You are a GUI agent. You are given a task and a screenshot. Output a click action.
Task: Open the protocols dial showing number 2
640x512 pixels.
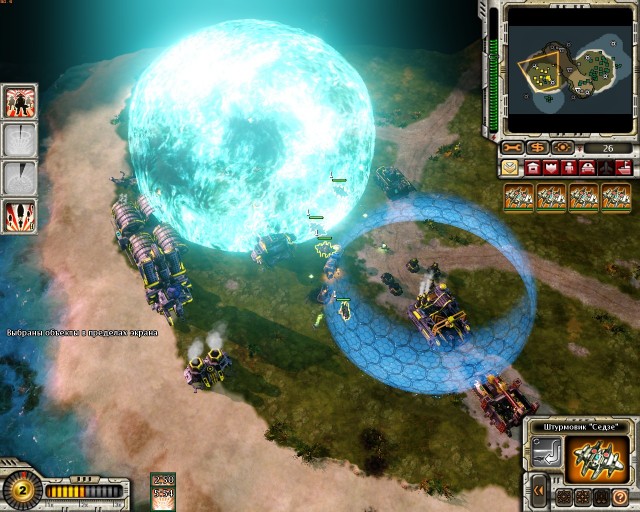point(20,491)
